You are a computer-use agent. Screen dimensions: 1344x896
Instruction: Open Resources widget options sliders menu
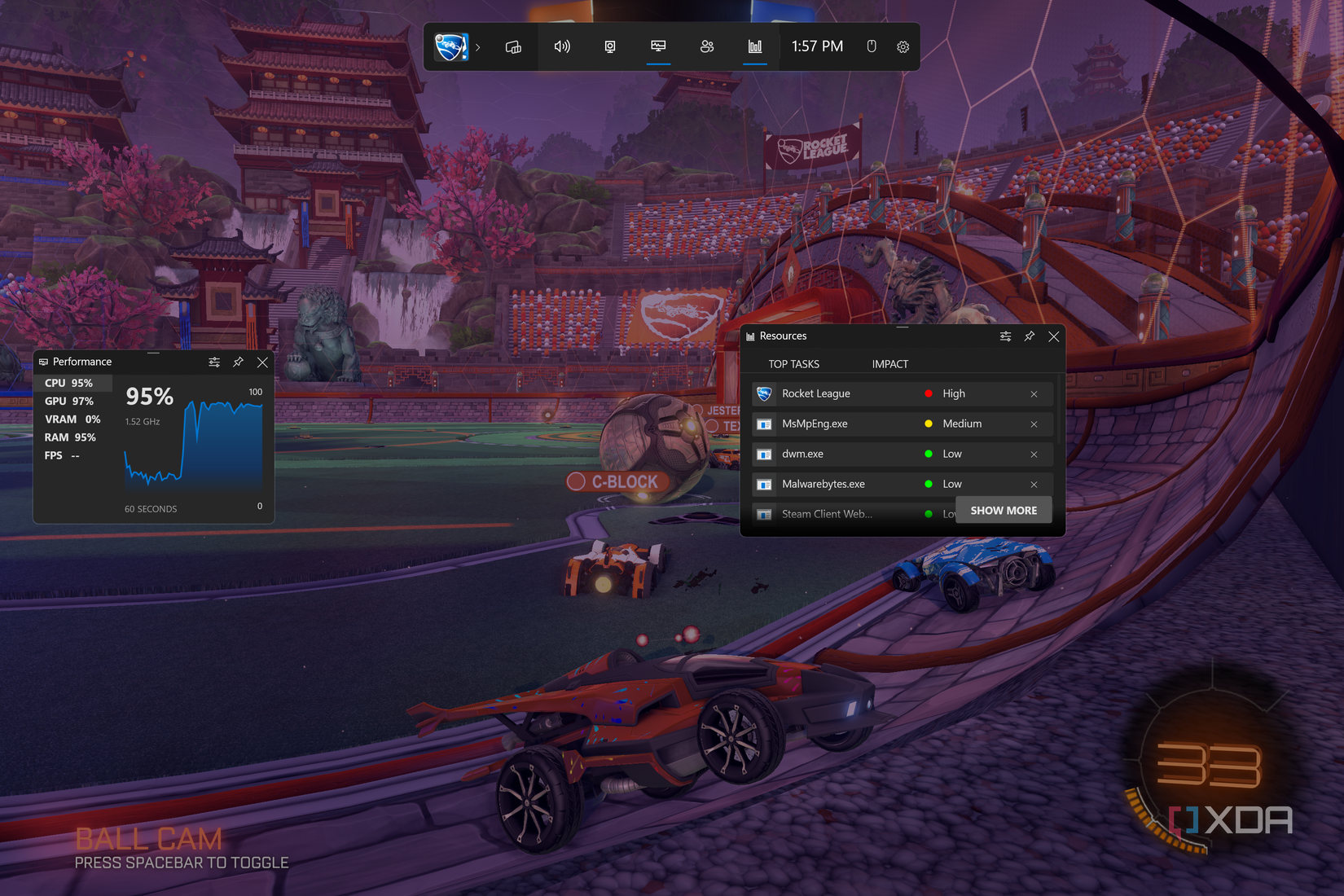(x=1005, y=336)
